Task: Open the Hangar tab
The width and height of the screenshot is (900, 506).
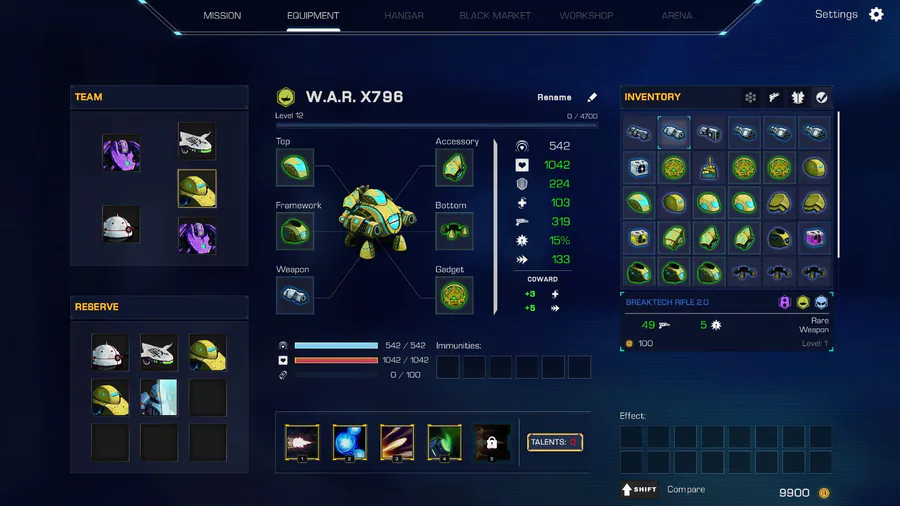Action: coord(404,16)
